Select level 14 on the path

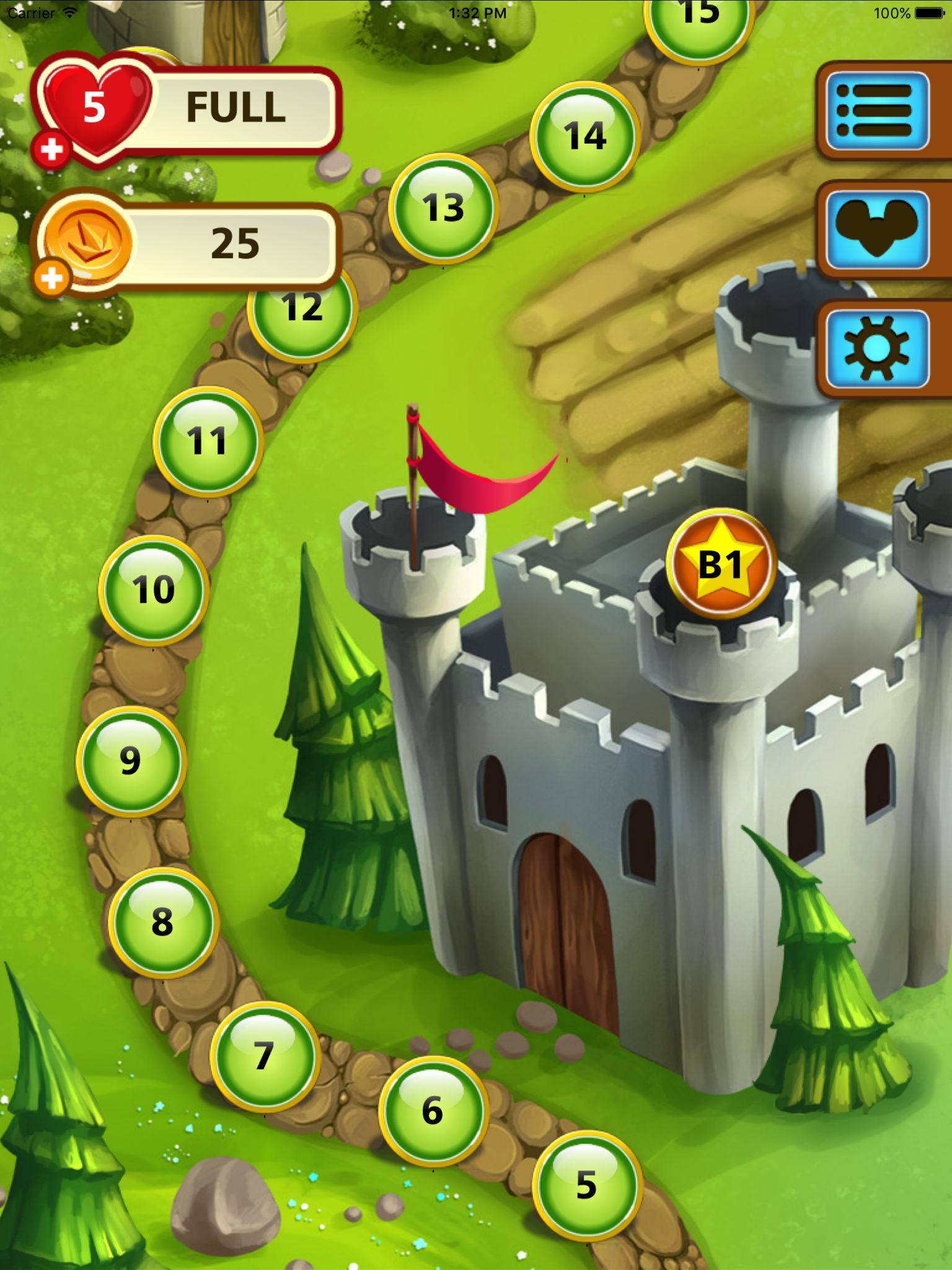(x=585, y=138)
